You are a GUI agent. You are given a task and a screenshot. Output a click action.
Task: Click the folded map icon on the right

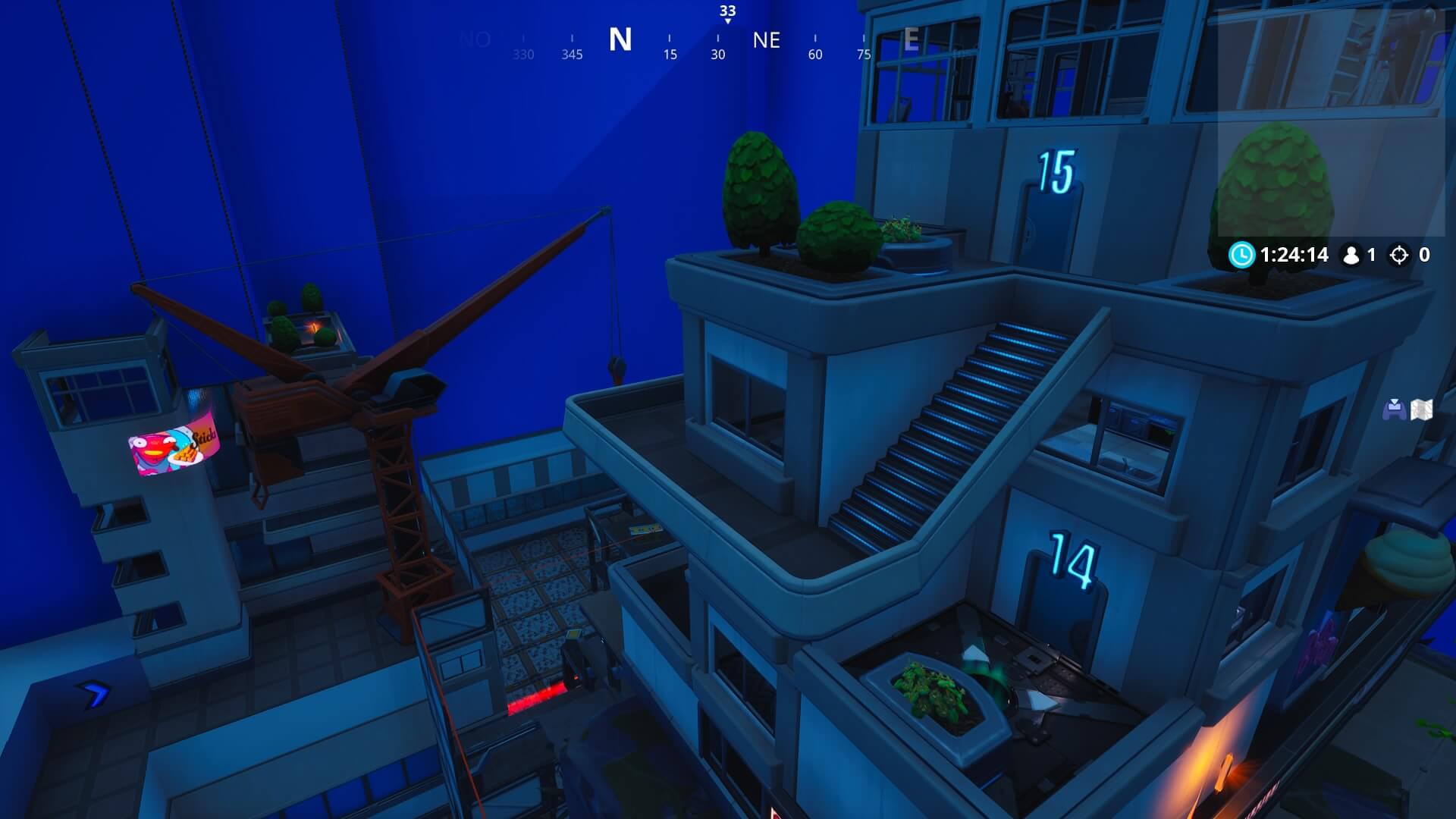[x=1420, y=409]
